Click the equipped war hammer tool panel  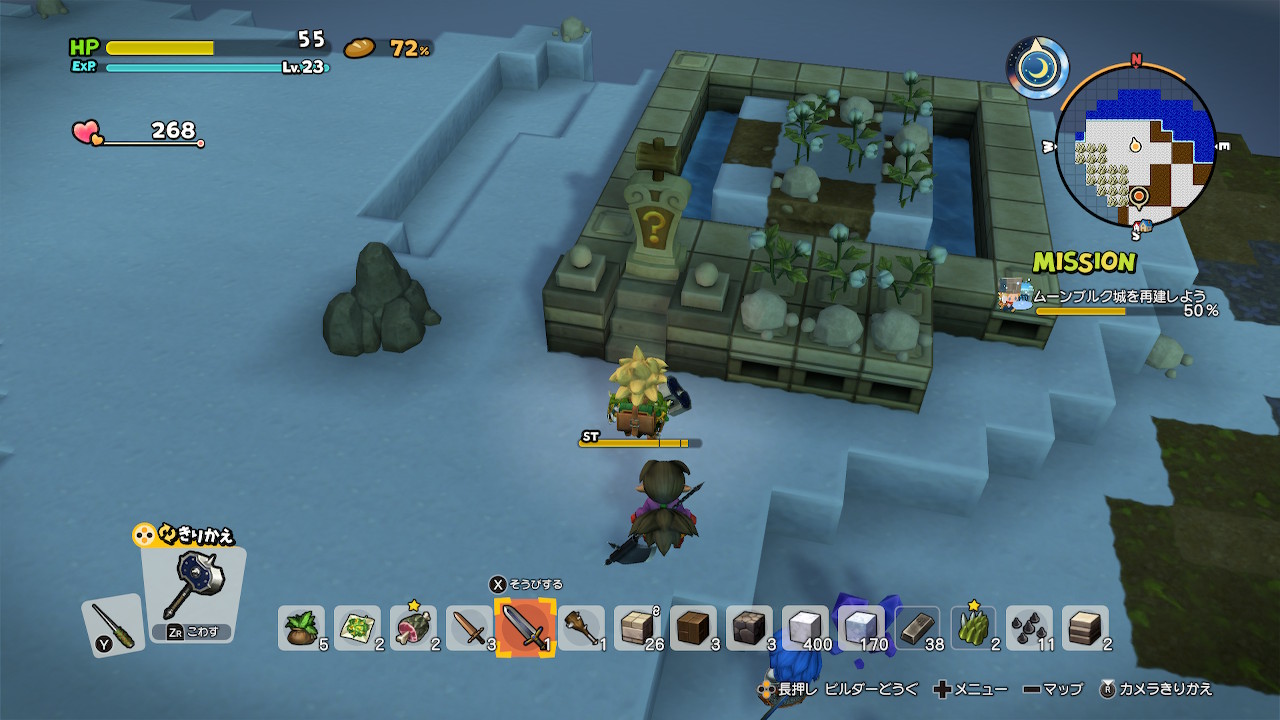tap(191, 590)
